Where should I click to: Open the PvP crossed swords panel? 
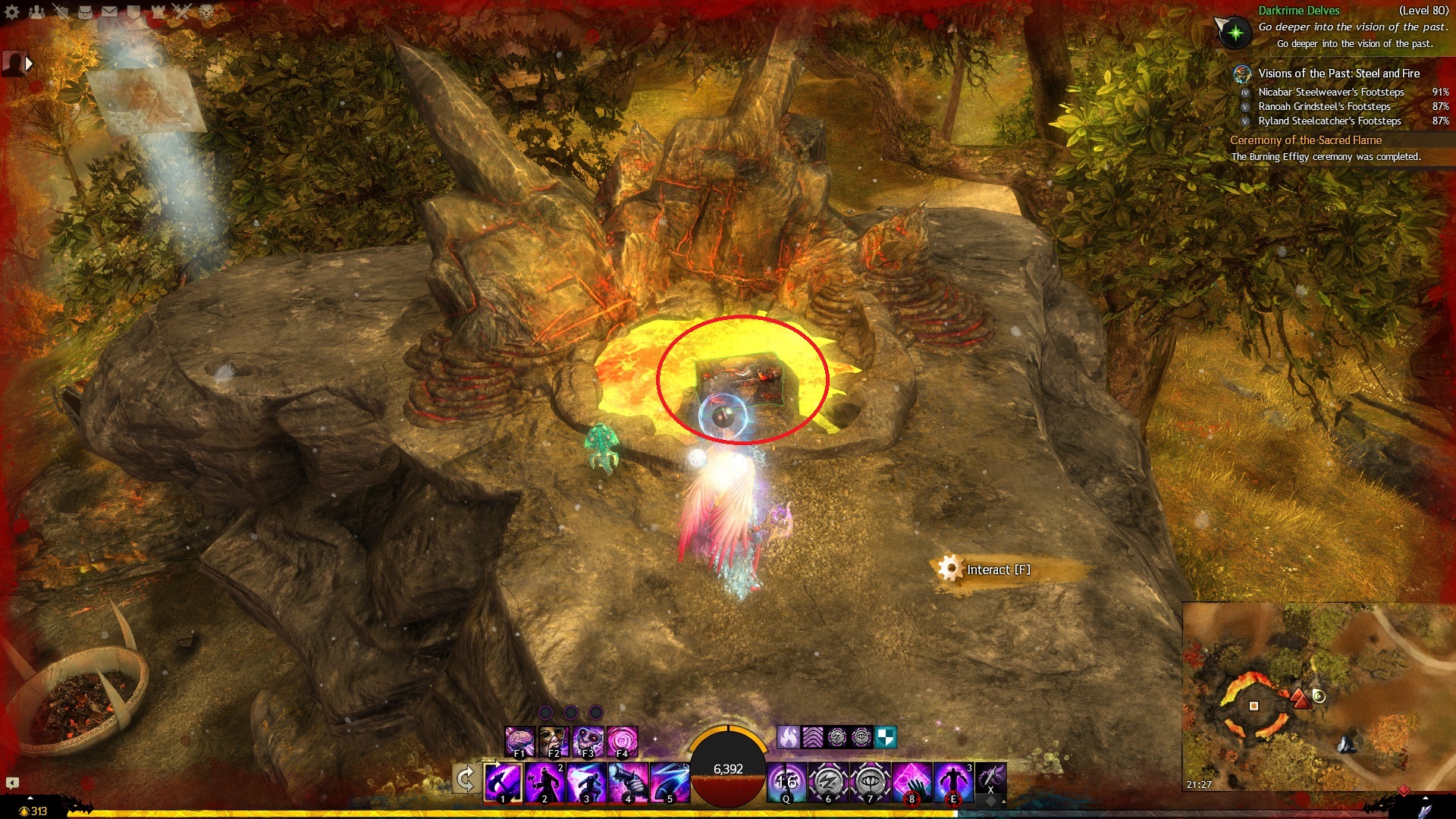182,11
